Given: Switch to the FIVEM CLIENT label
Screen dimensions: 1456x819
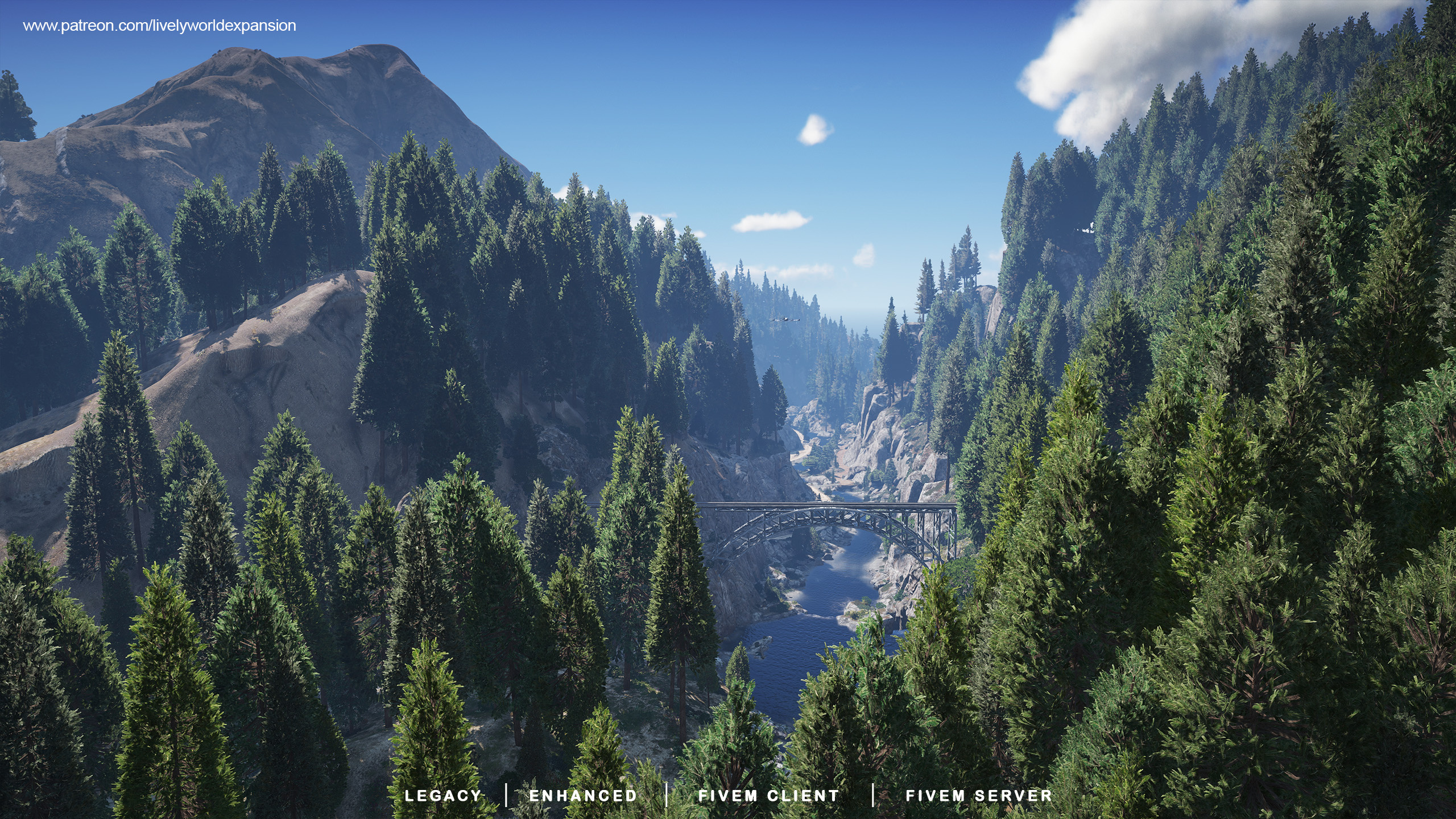Looking at the screenshot, I should click(768, 795).
